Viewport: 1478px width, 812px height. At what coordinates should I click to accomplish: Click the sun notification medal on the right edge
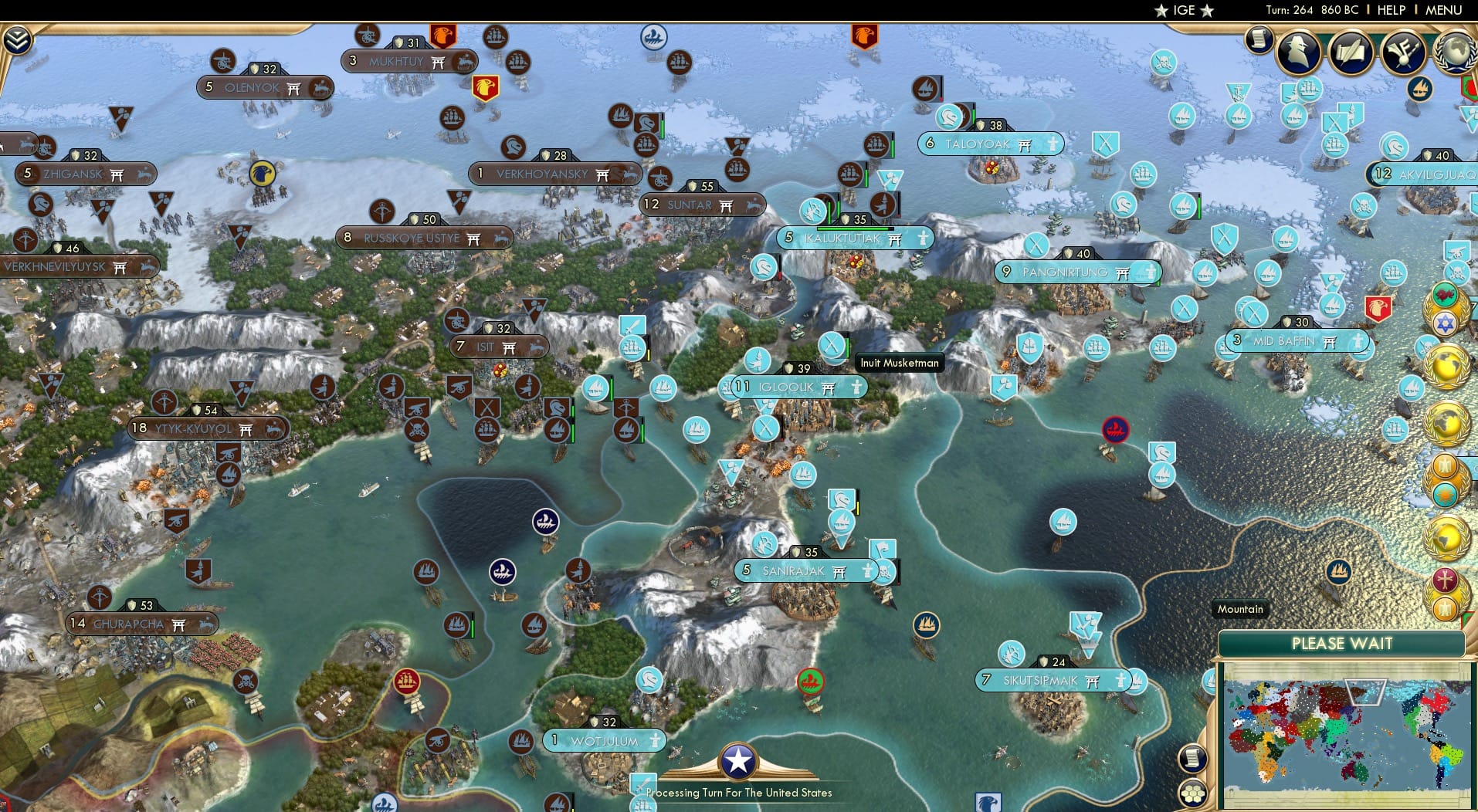click(x=1444, y=494)
